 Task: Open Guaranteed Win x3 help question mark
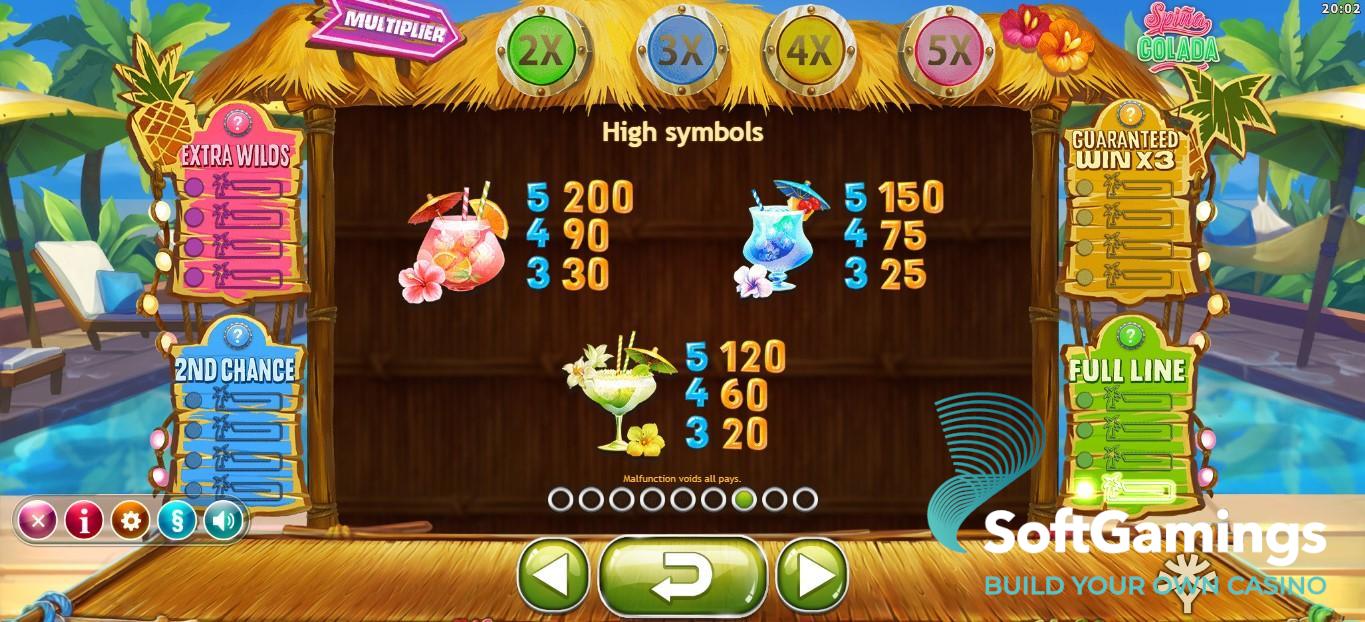1127,113
